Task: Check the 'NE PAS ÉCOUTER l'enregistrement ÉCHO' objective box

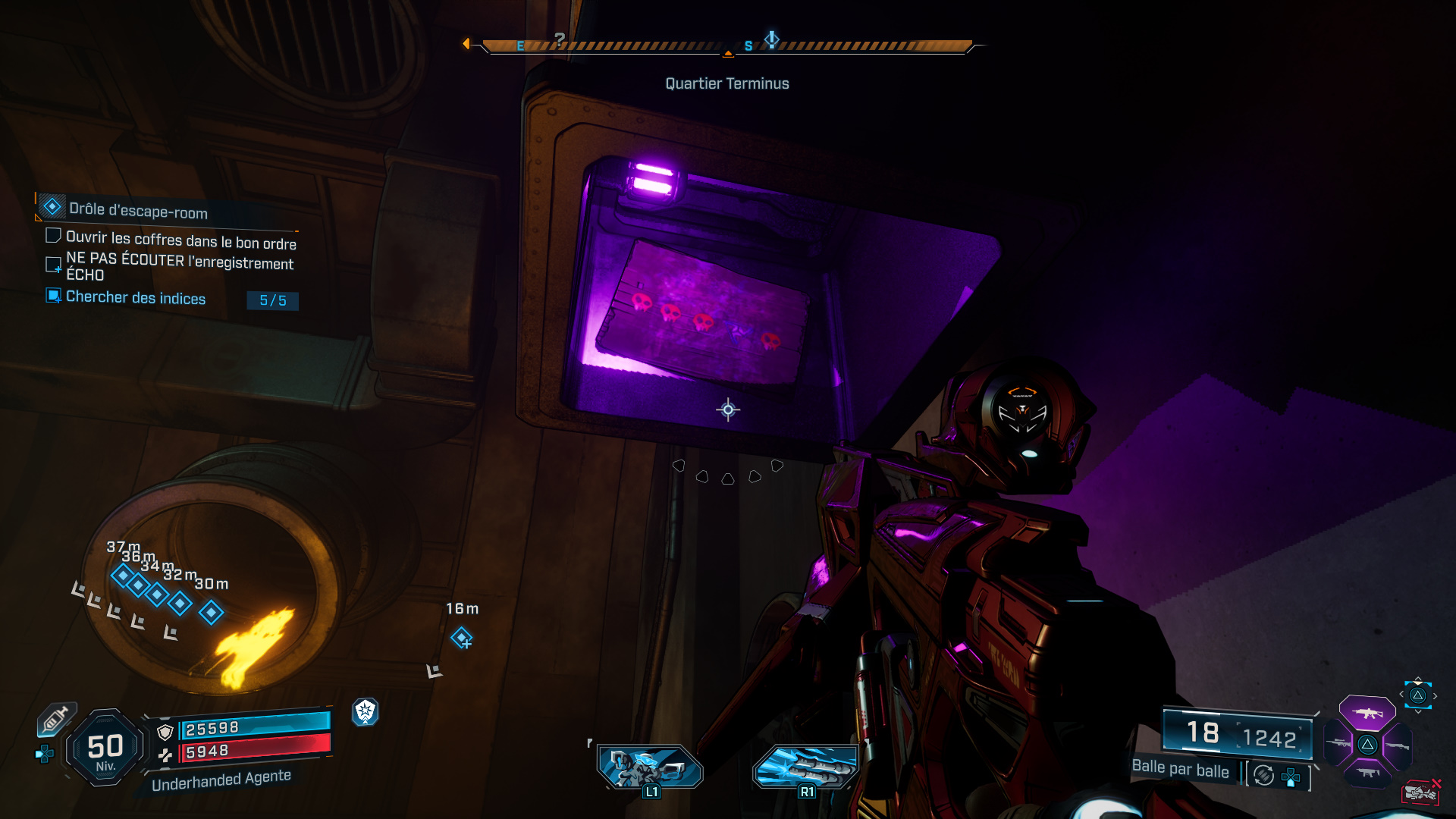Action: (53, 265)
